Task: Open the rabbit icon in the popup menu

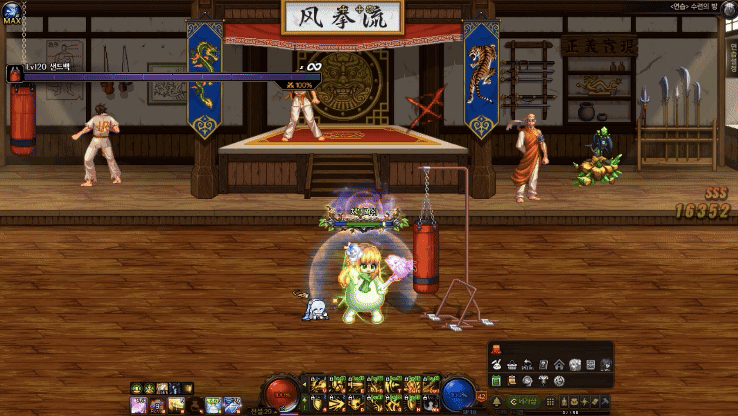Action: tap(496, 365)
